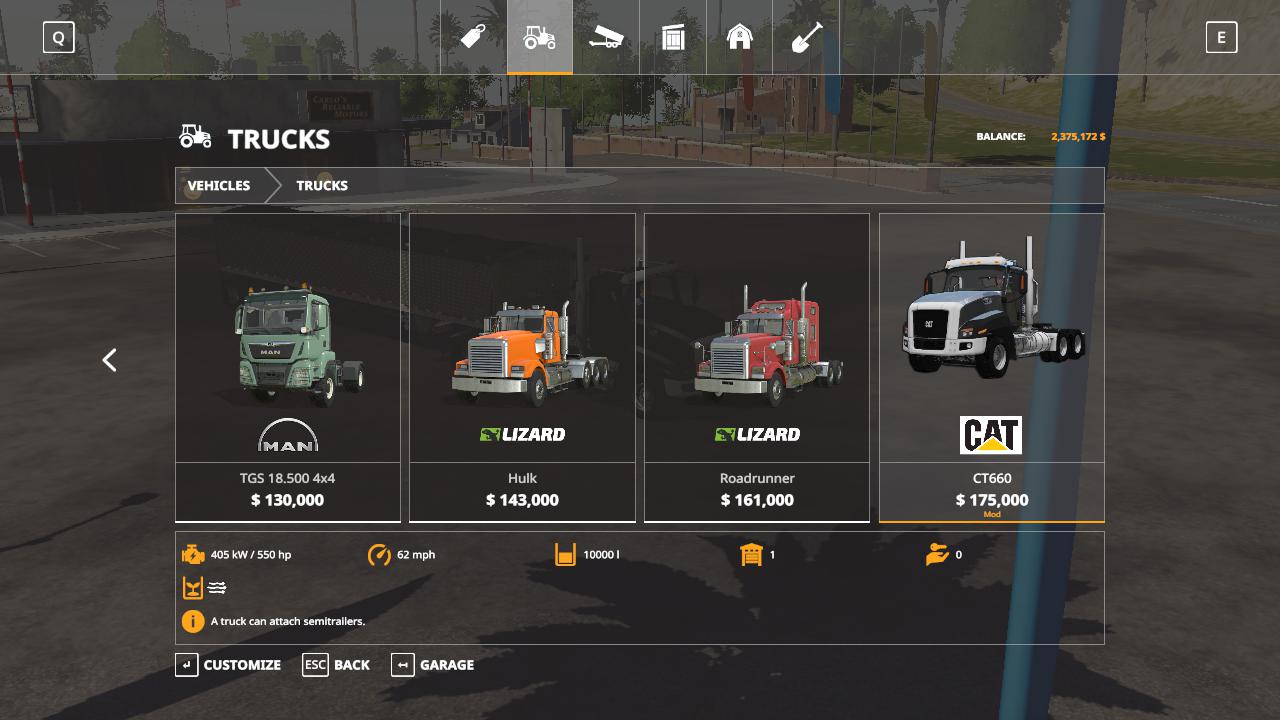Viewport: 1280px width, 720px height.
Task: Open the Vehicles breadcrumb
Action: tap(219, 186)
